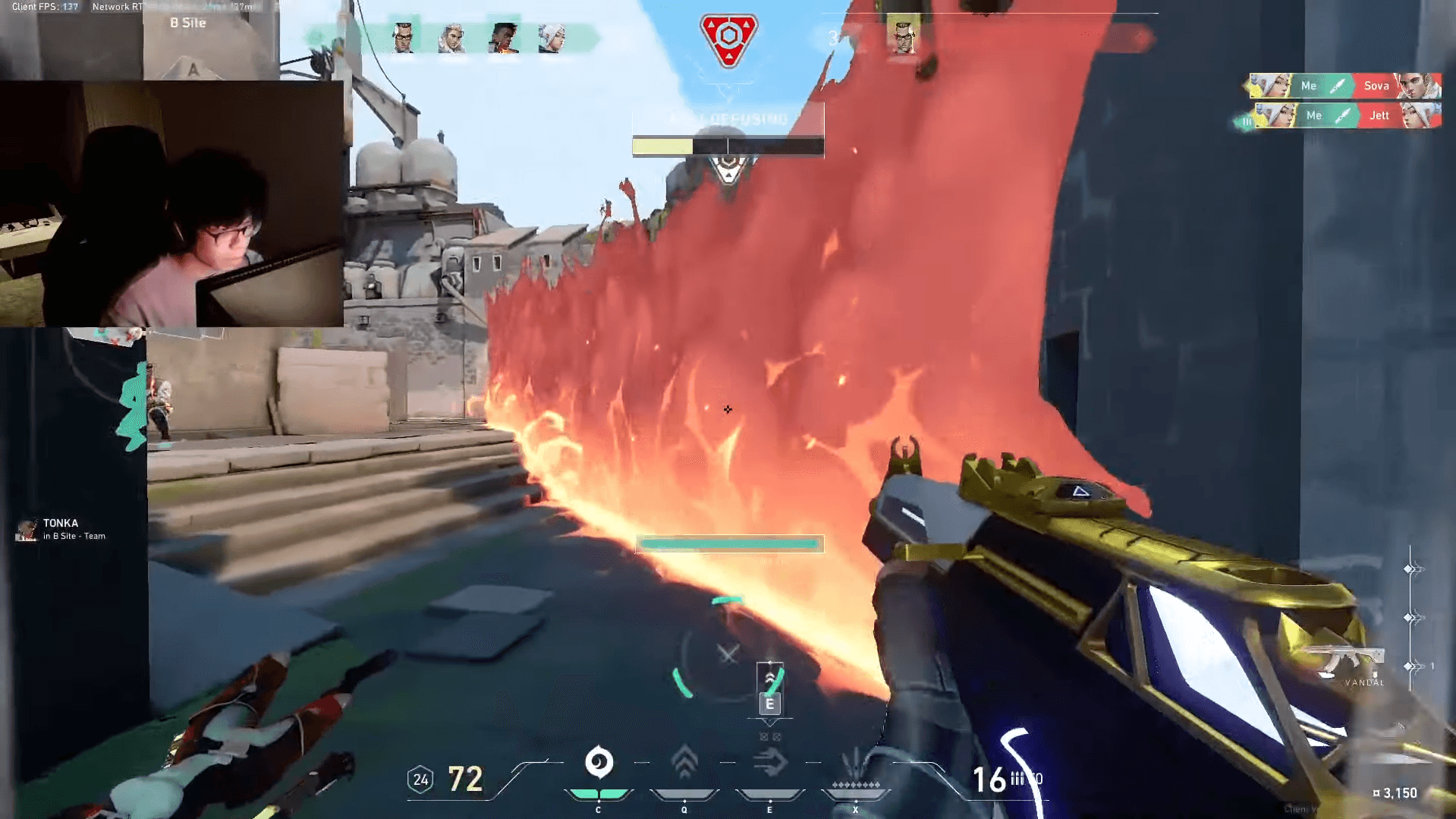The image size is (1456, 819).
Task: Select teammate TONKA's voice indicator
Action: pyautogui.click(x=61, y=529)
